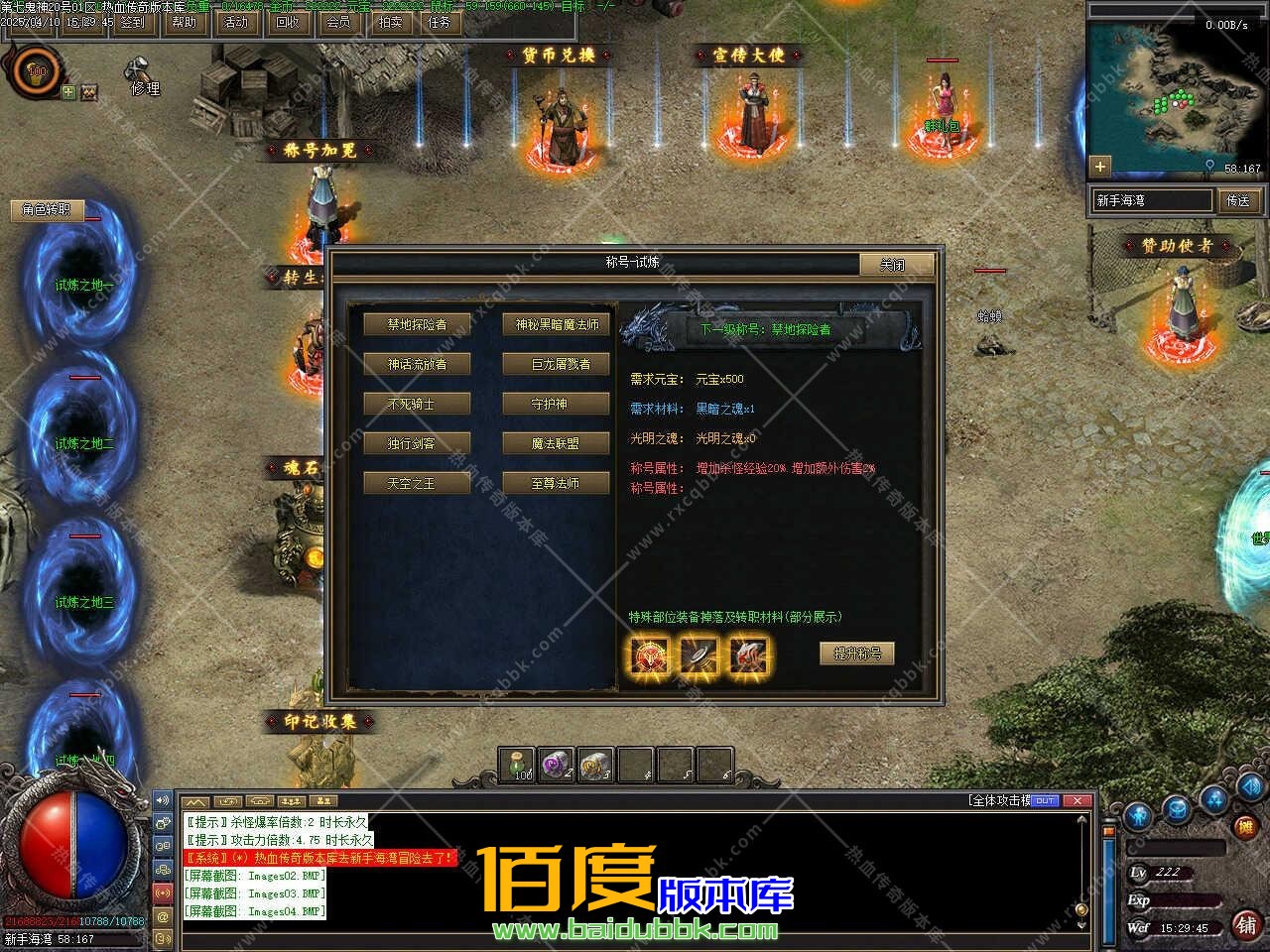Viewport: 1270px width, 952px height.
Task: Select the 魔法联盟 title
Action: tap(556, 443)
